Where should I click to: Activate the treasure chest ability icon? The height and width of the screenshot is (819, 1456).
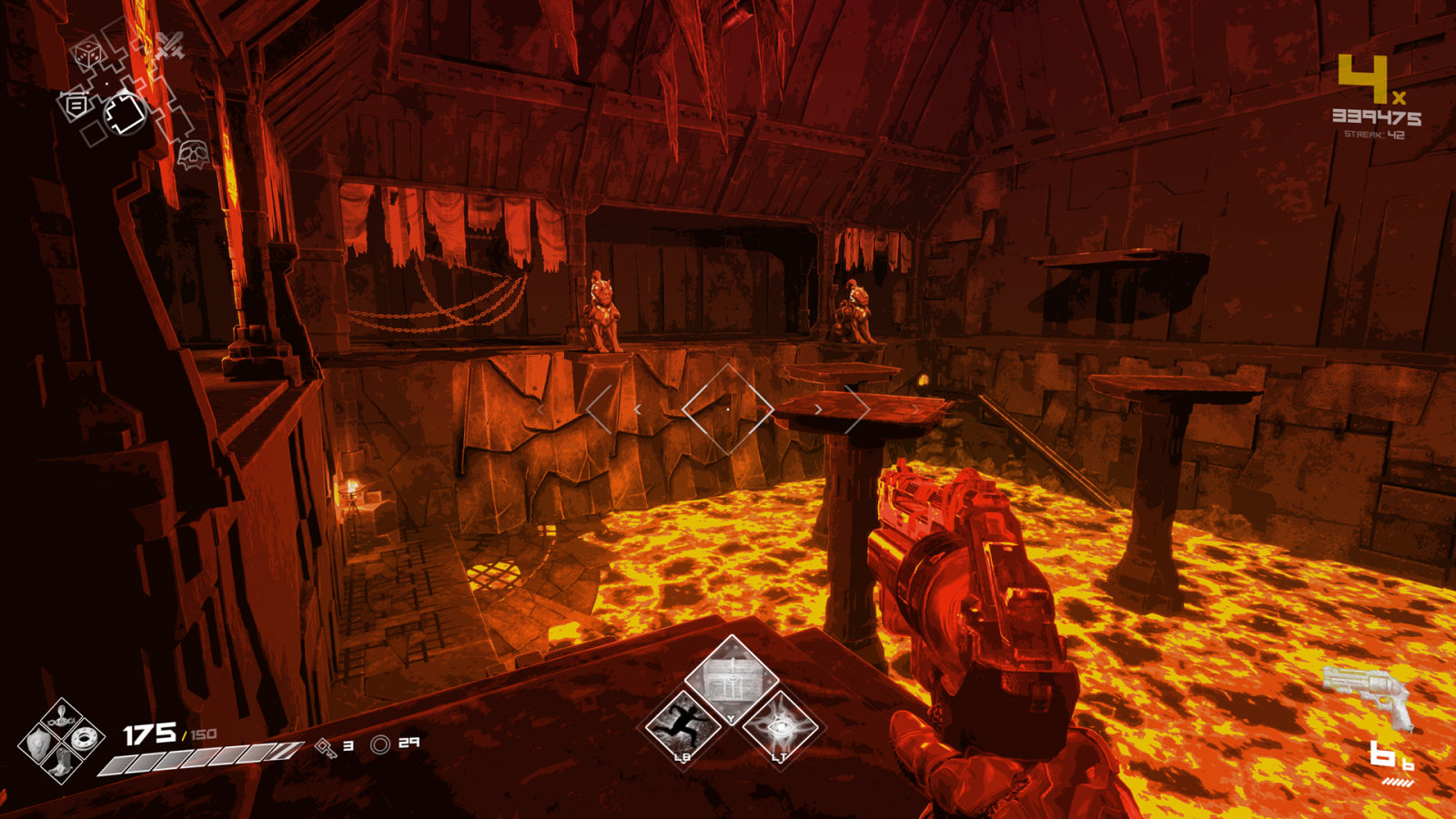tap(731, 678)
